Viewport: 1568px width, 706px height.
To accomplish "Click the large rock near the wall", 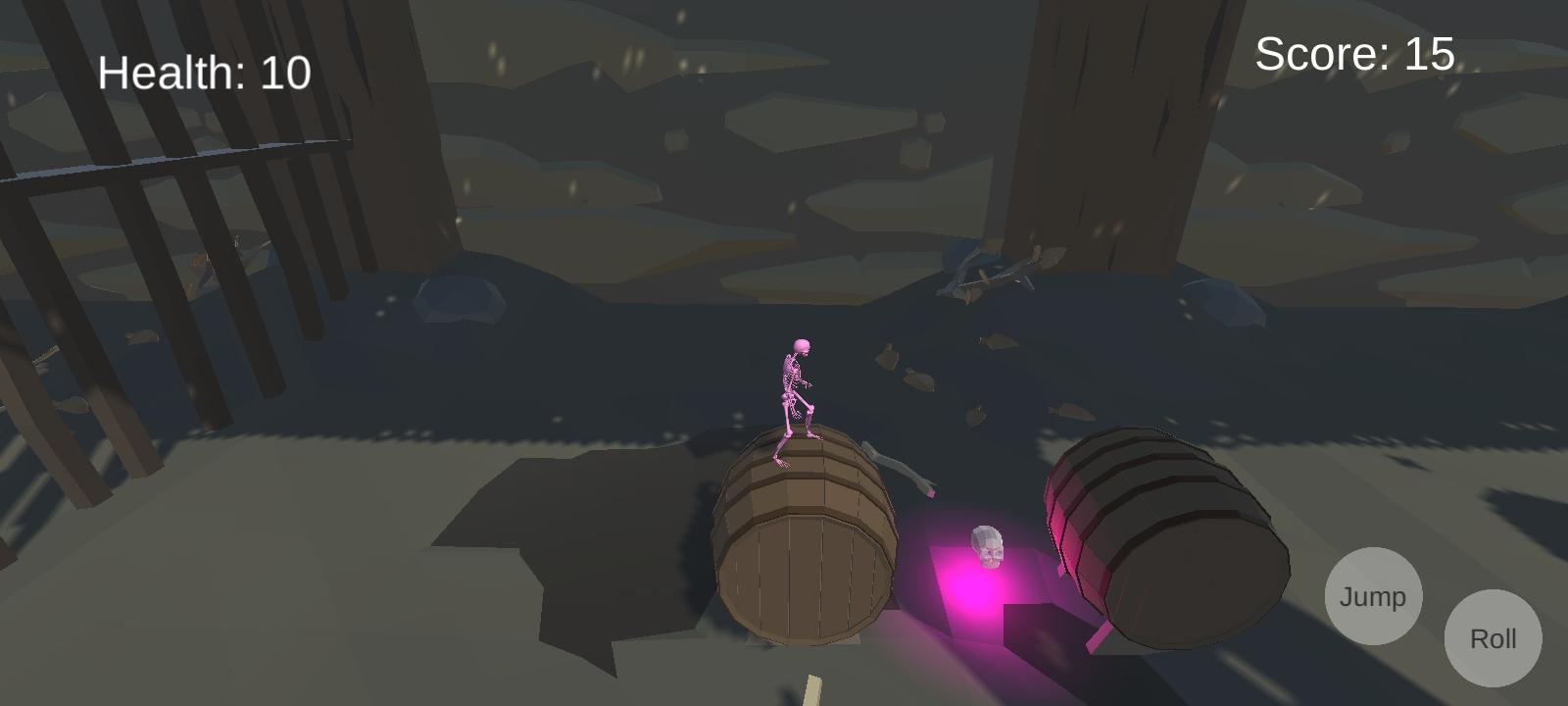I will point(461,299).
